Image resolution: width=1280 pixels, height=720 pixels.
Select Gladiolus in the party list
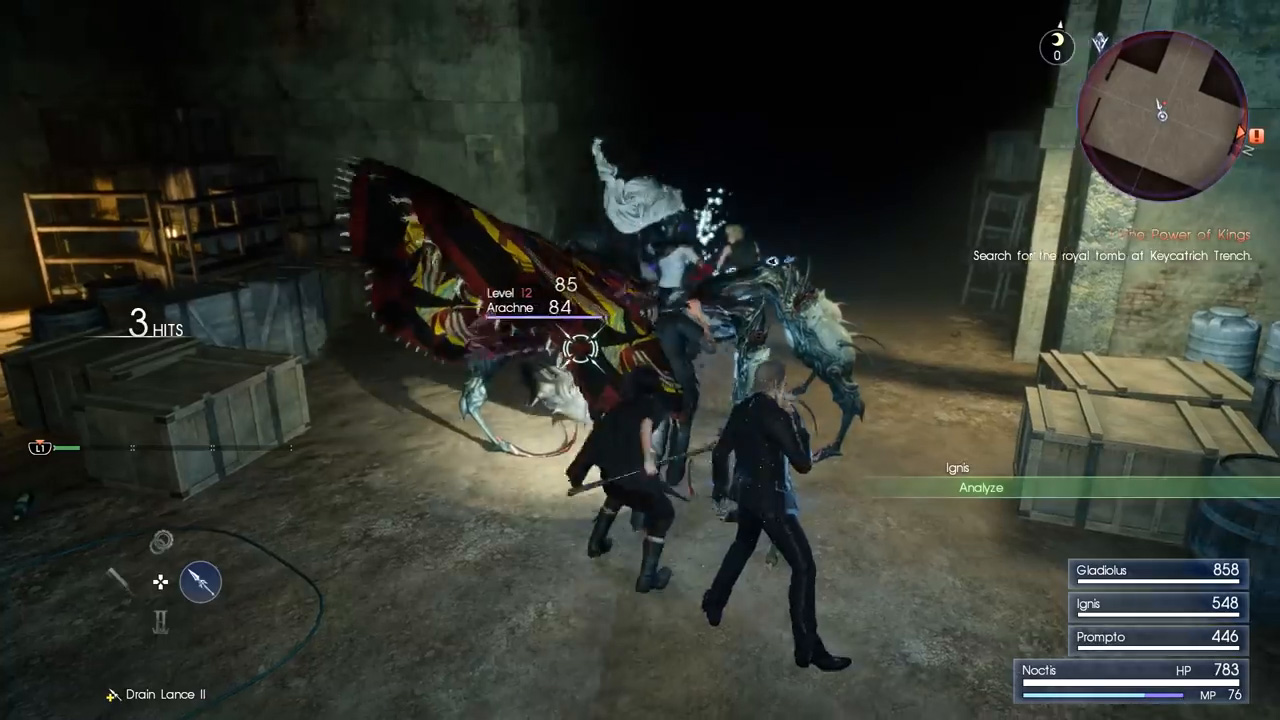tap(1157, 571)
